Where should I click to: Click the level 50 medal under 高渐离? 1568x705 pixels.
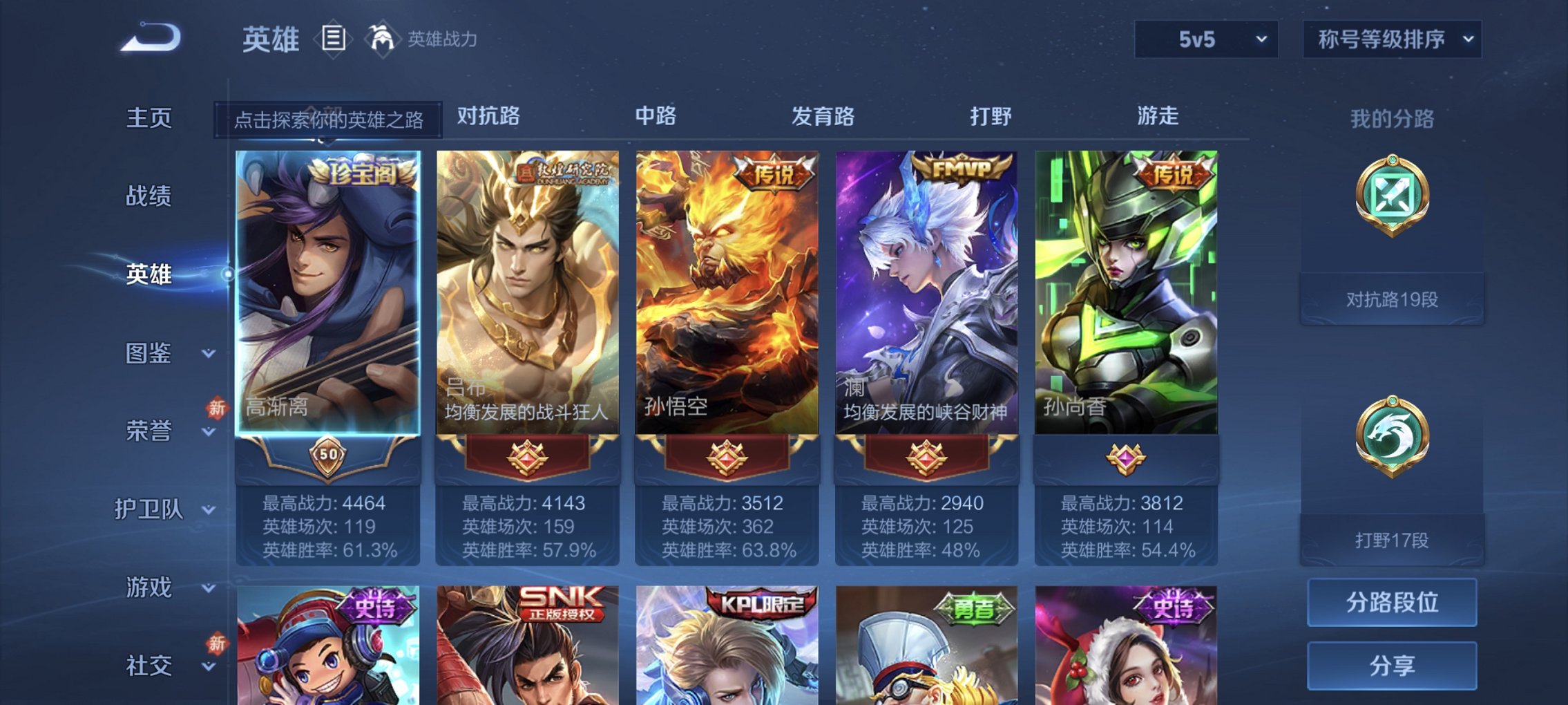[329, 455]
